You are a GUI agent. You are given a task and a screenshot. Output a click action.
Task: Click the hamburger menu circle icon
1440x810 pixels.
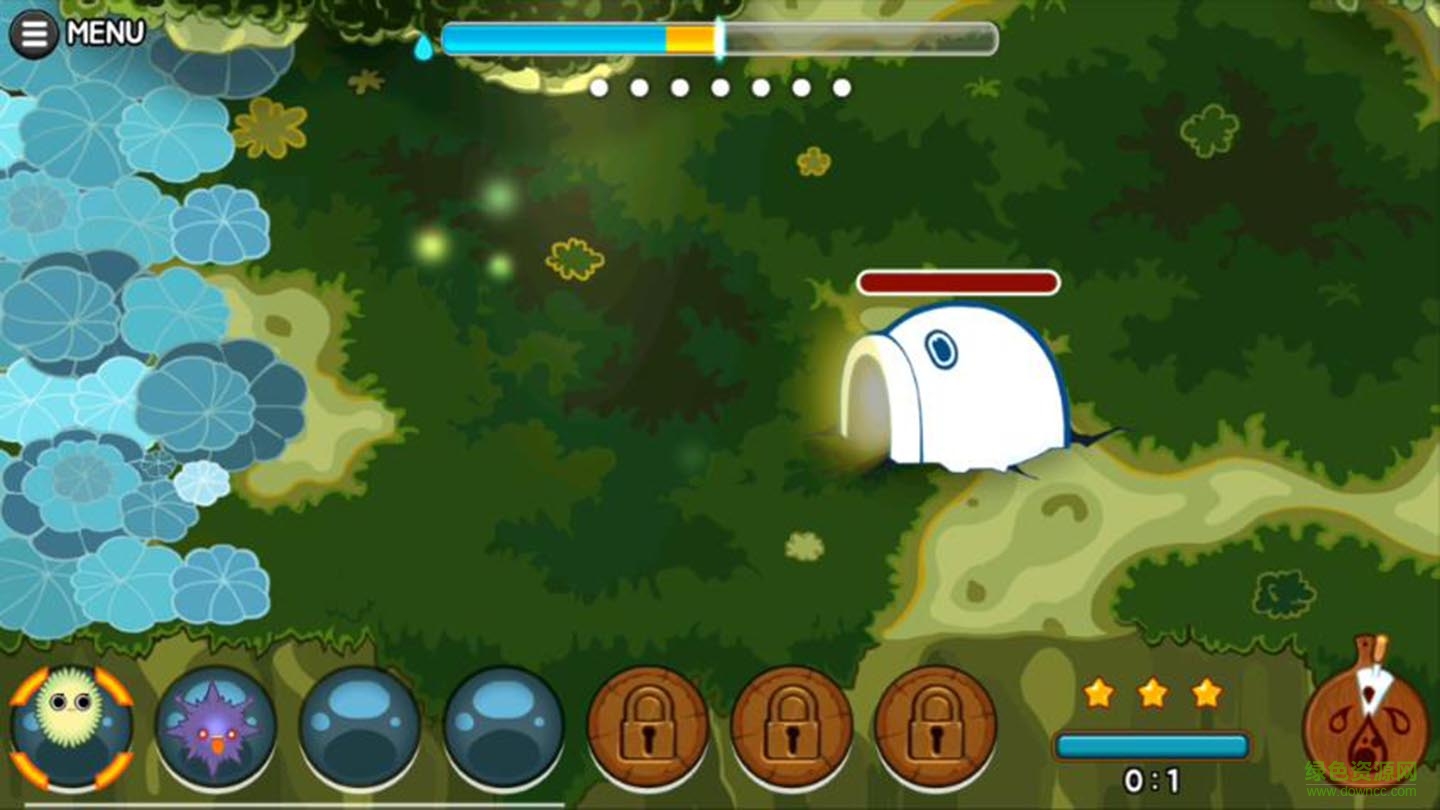[x=33, y=31]
